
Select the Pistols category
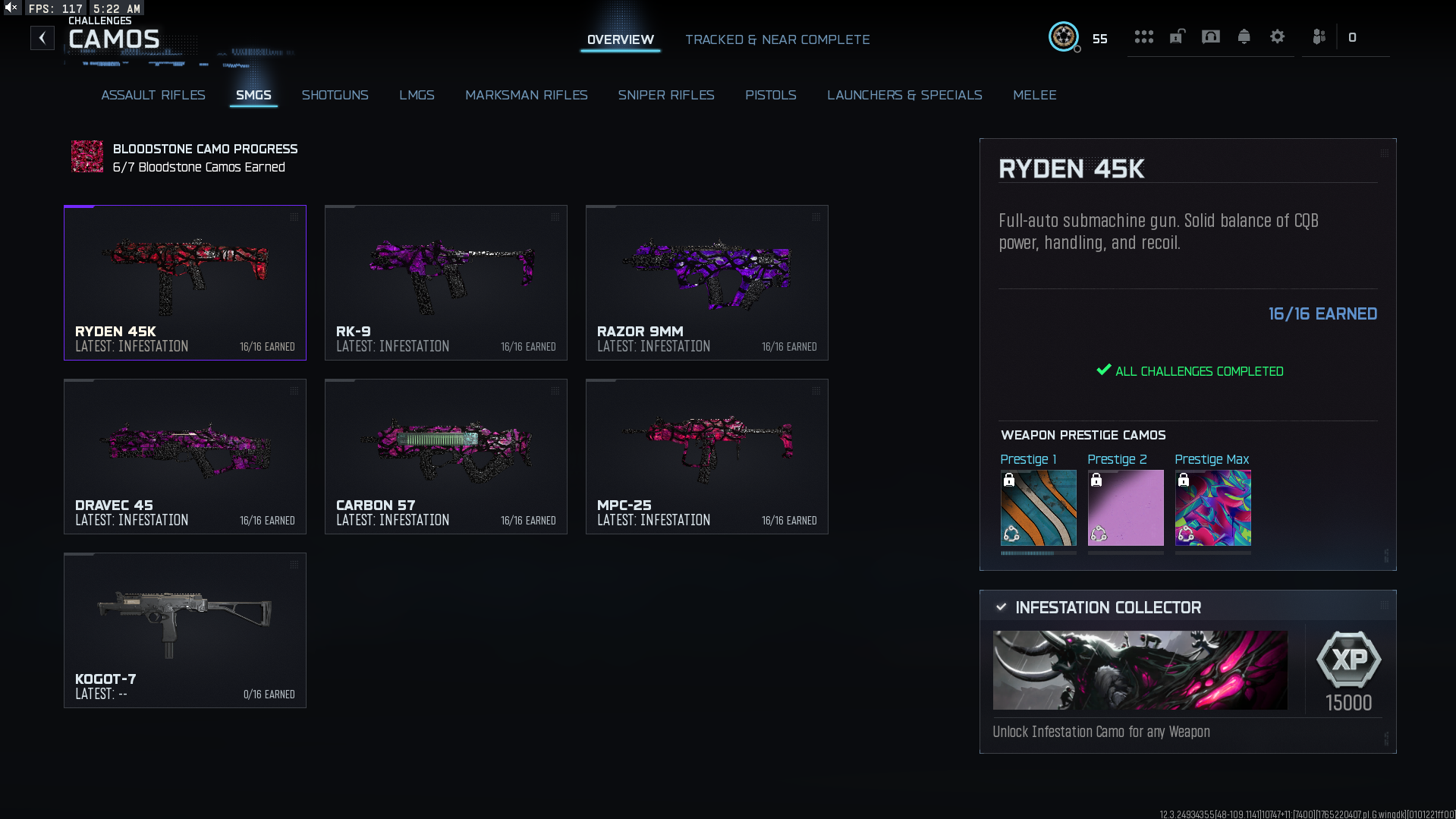point(770,95)
